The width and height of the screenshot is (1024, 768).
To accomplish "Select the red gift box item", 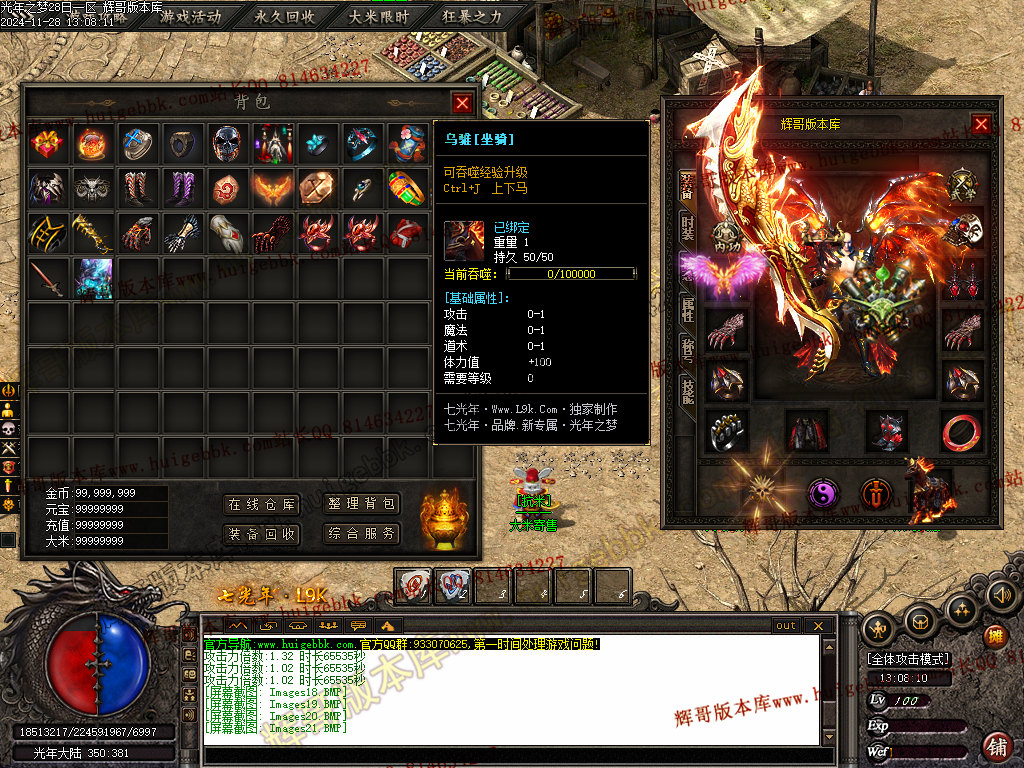I will (47, 144).
